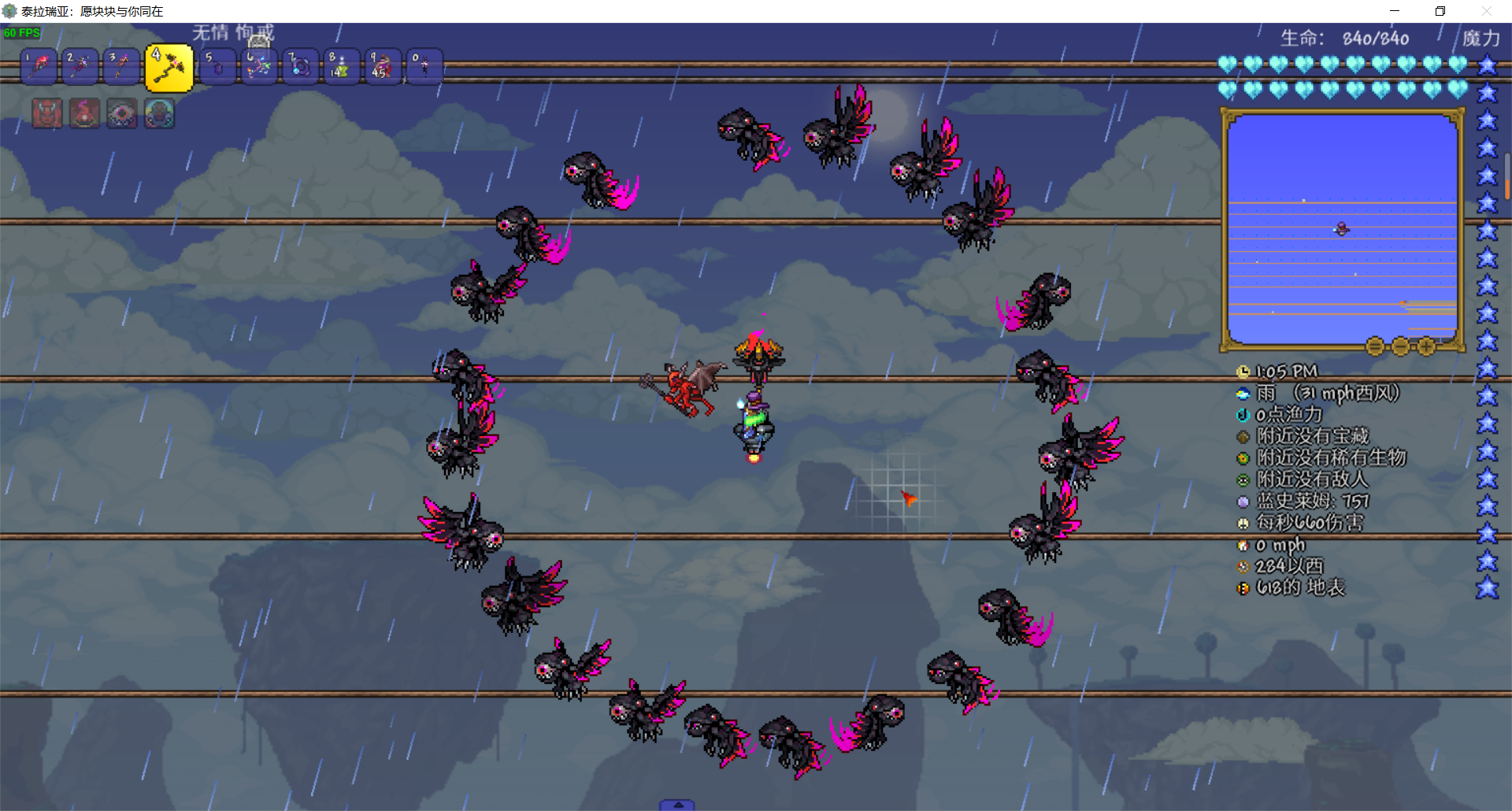Pick the staff in hotbar slot 3
This screenshot has height=811, width=1512.
pyautogui.click(x=120, y=67)
